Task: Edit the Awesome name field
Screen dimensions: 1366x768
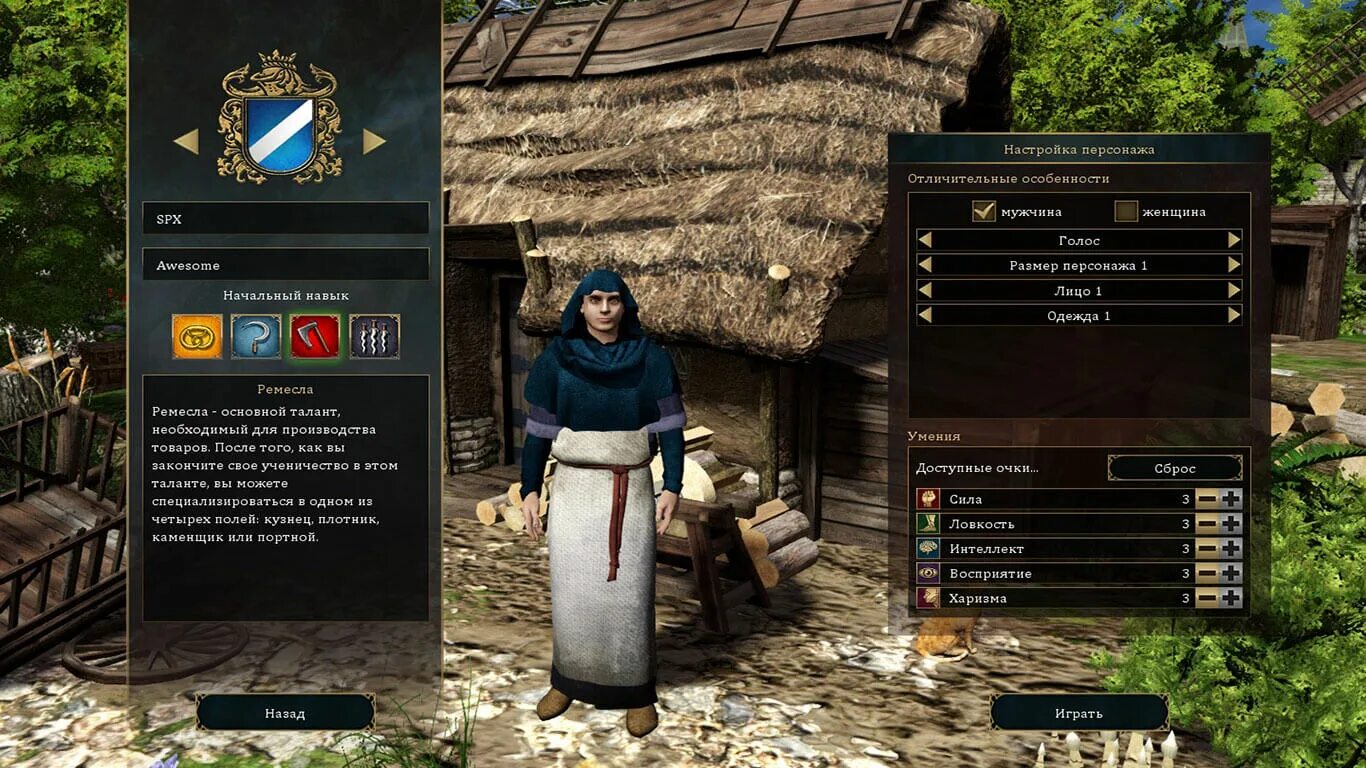Action: [x=285, y=265]
